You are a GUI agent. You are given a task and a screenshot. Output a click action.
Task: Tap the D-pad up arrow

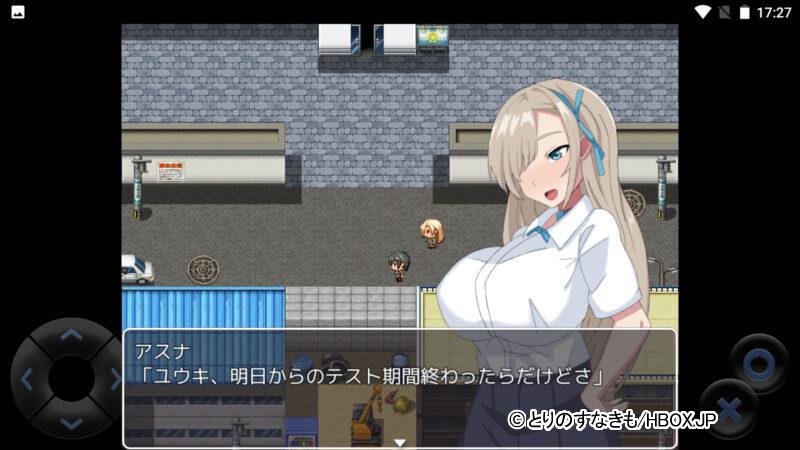pyautogui.click(x=70, y=334)
